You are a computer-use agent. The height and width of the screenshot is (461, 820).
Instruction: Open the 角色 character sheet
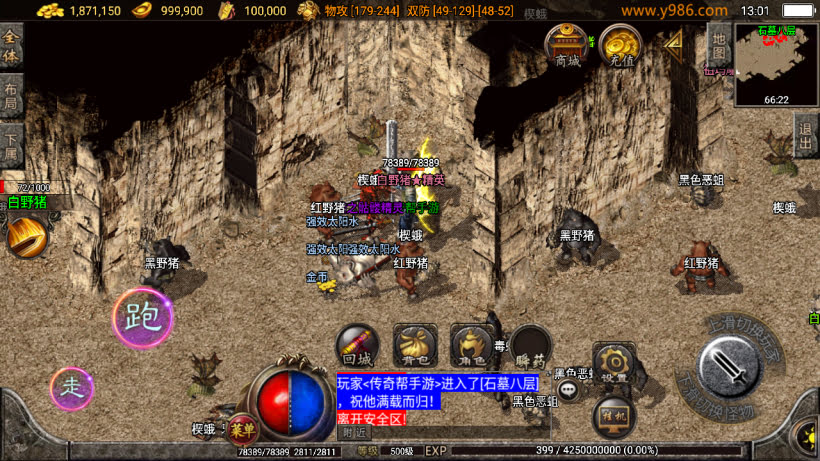coord(471,345)
